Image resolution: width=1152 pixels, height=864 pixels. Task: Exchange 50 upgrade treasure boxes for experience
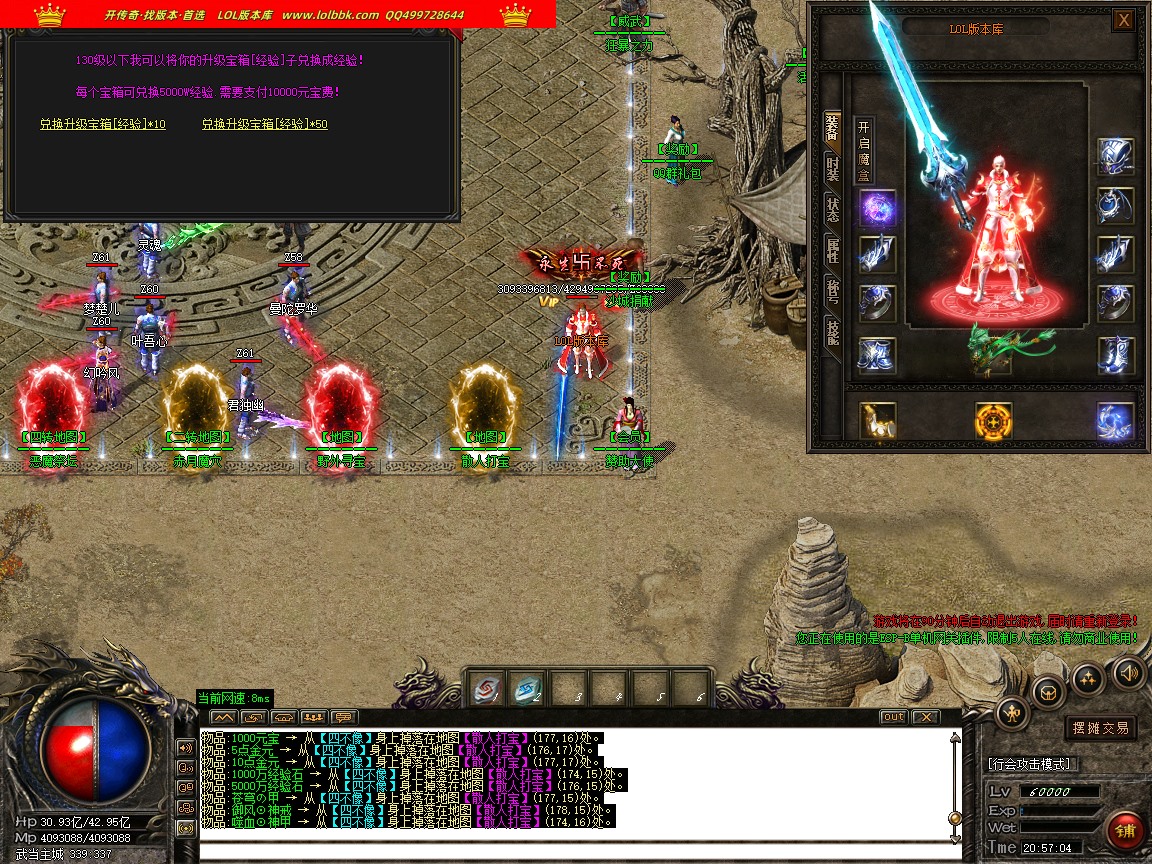pos(265,124)
